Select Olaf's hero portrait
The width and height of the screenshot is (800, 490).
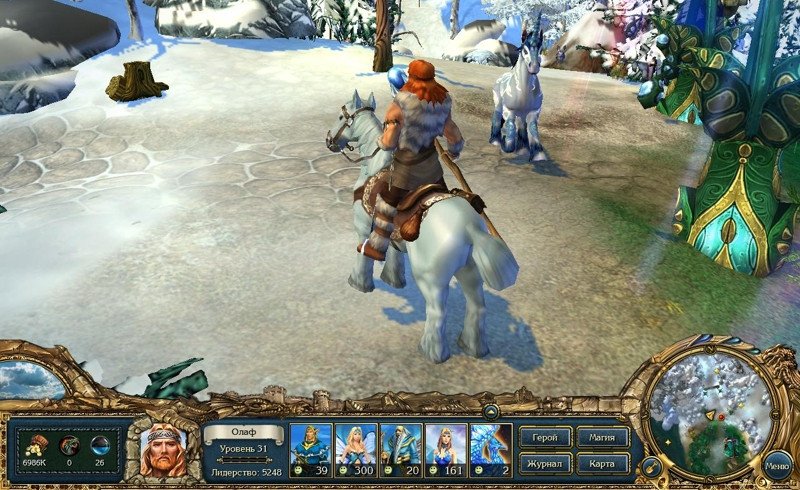(x=162, y=451)
